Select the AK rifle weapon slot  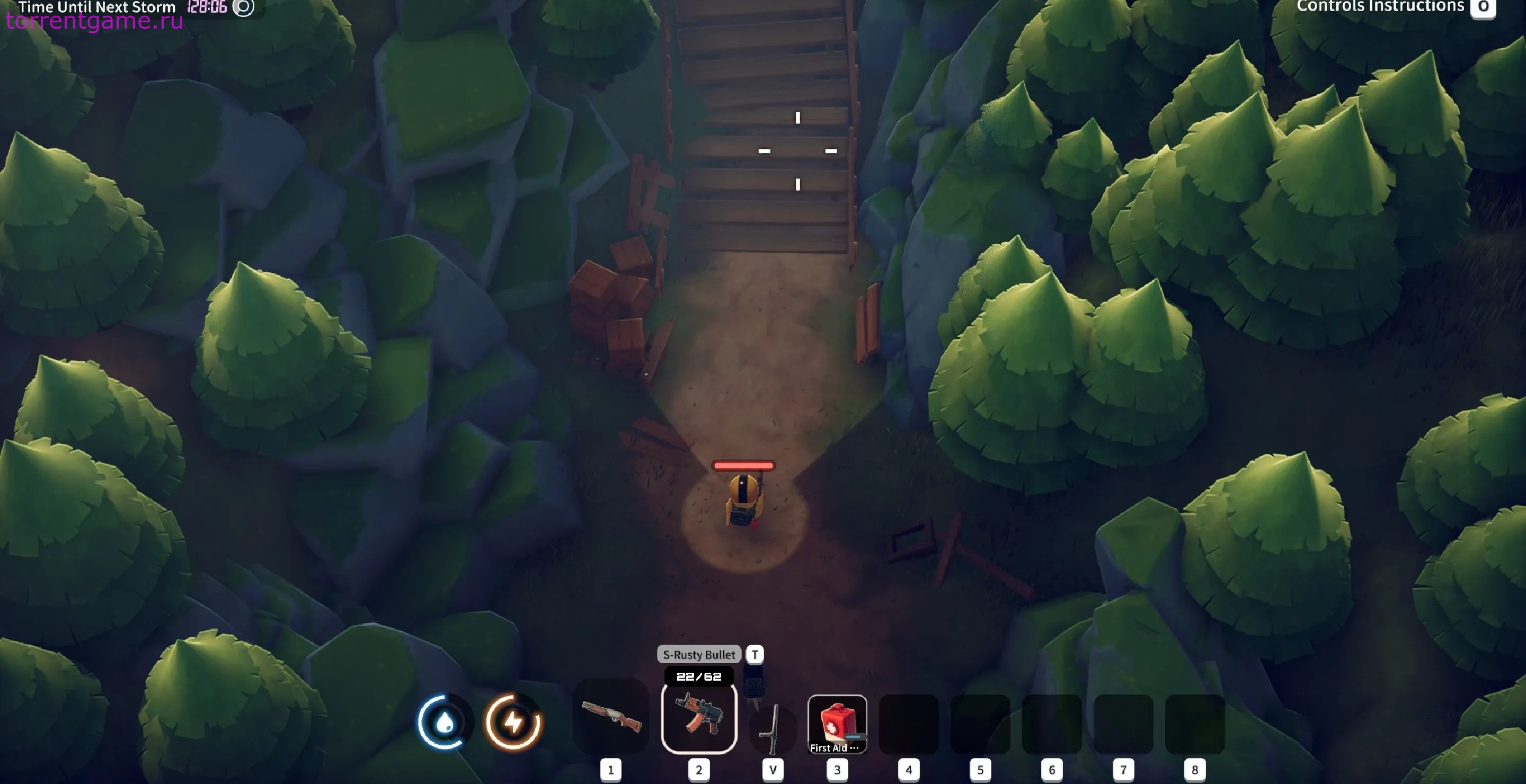699,718
